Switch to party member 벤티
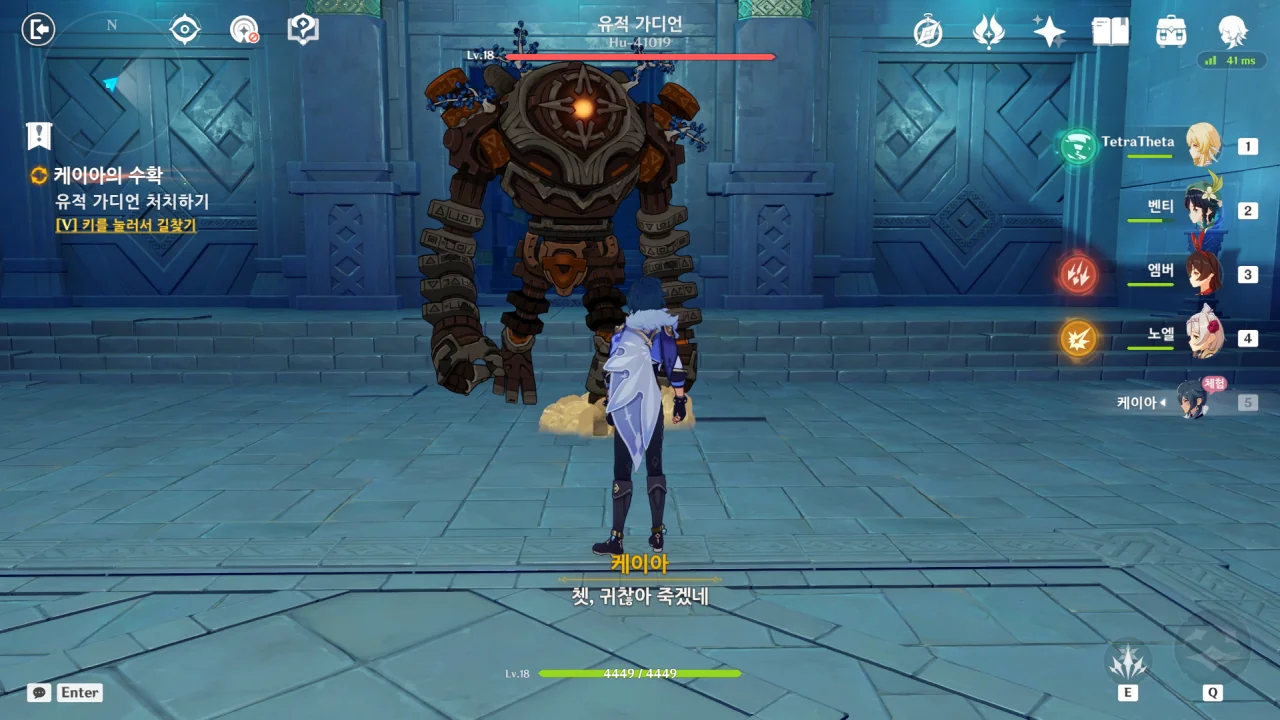This screenshot has width=1280, height=720. [1203, 210]
